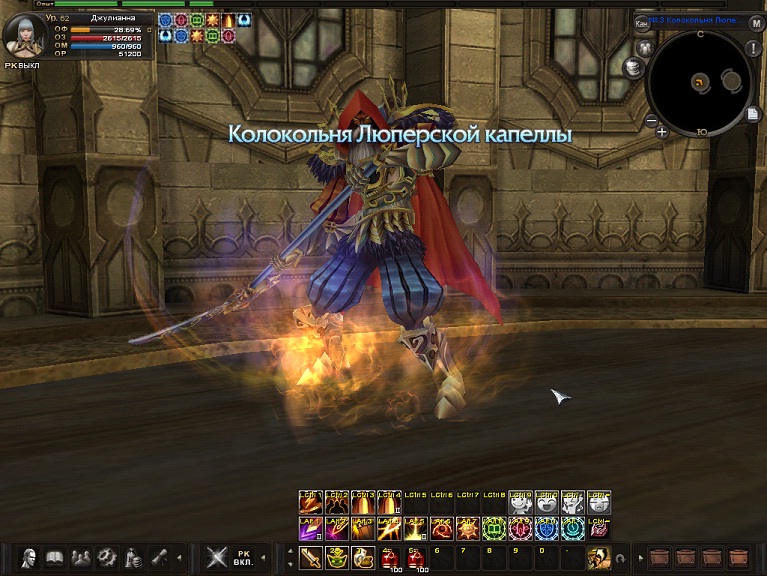Zoom out the minimap with minus button

(650, 121)
